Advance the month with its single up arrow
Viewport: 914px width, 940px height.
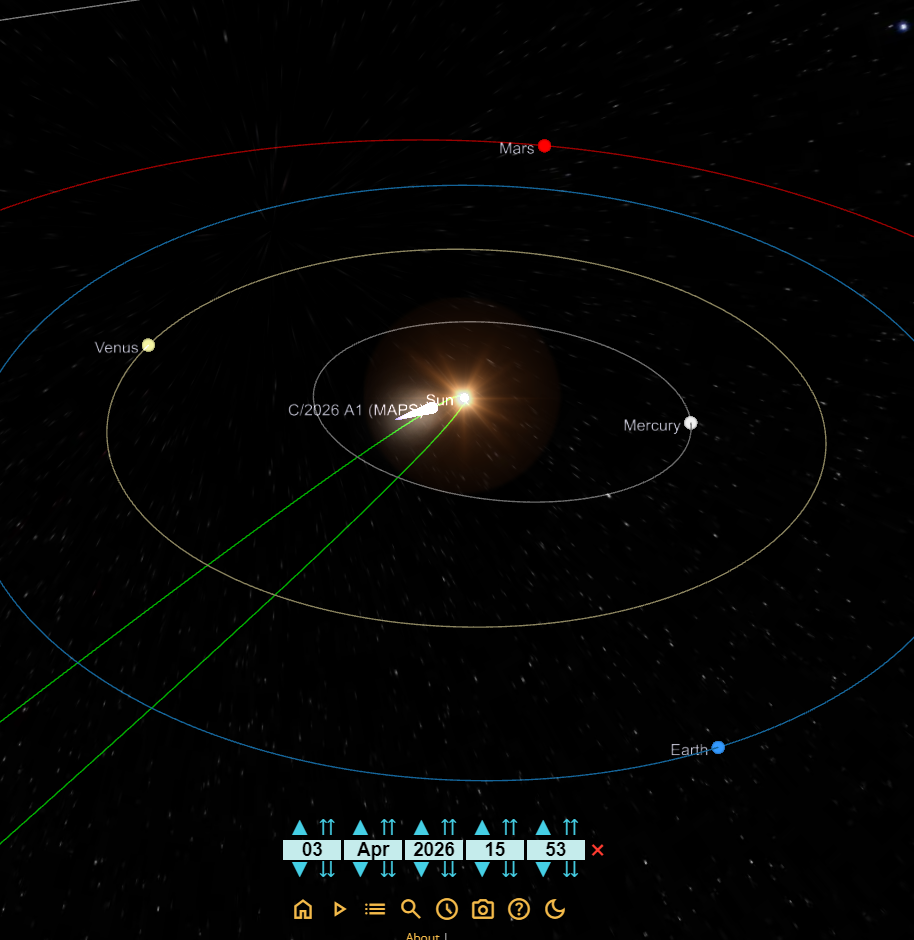pos(360,828)
